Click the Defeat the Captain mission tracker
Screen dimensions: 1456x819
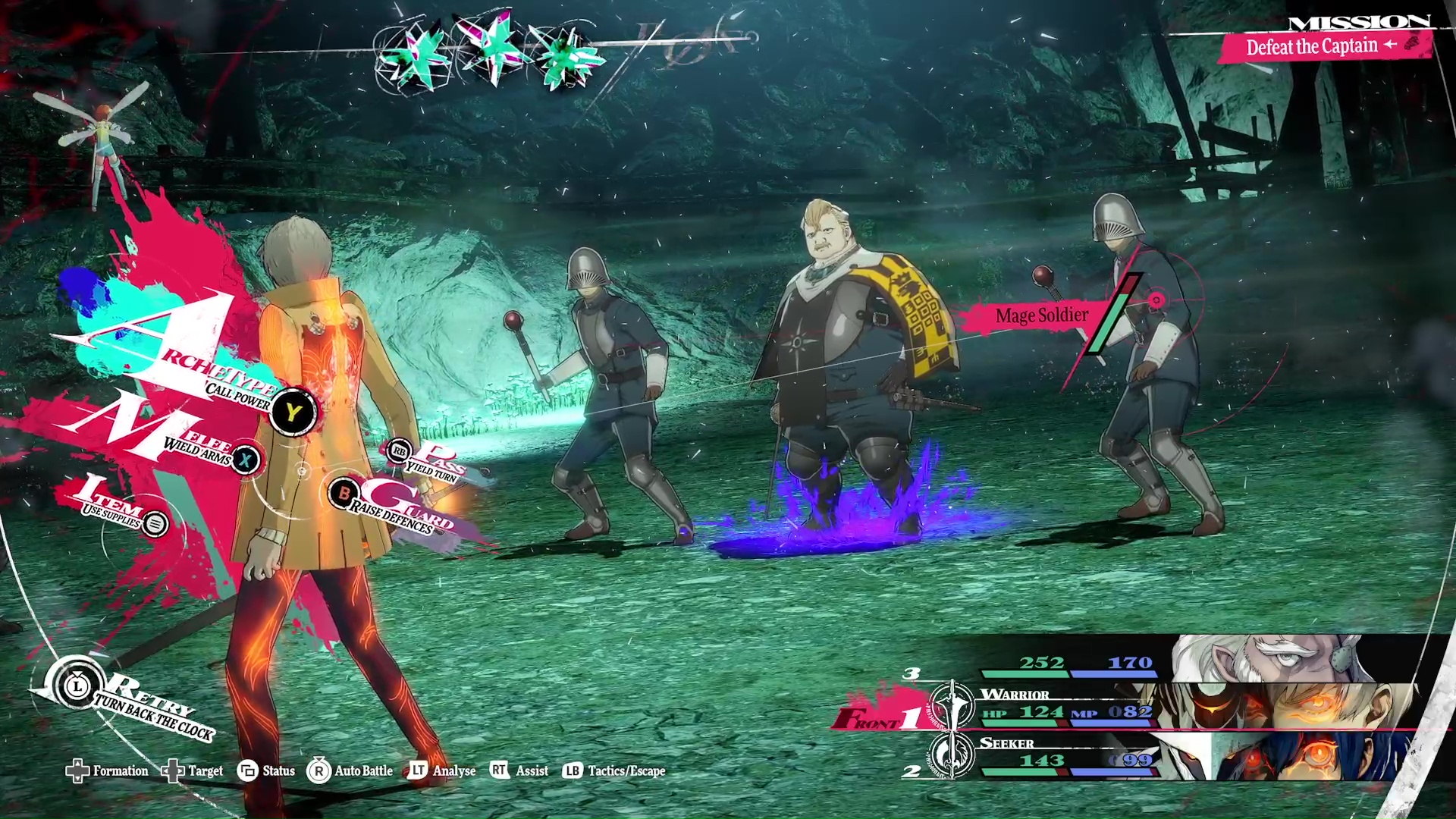(1323, 47)
